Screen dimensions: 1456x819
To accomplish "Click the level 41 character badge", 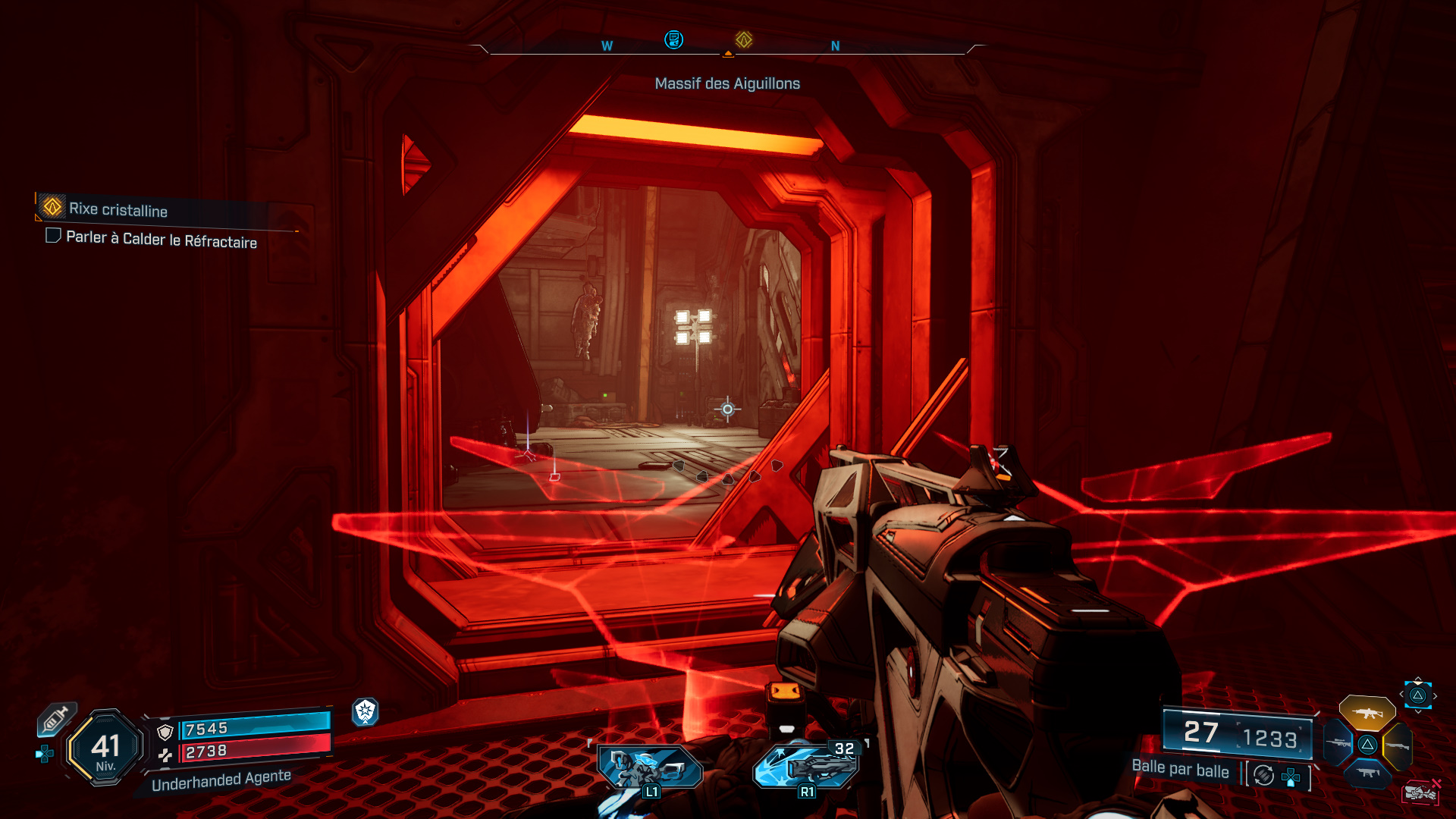I will tap(105, 748).
